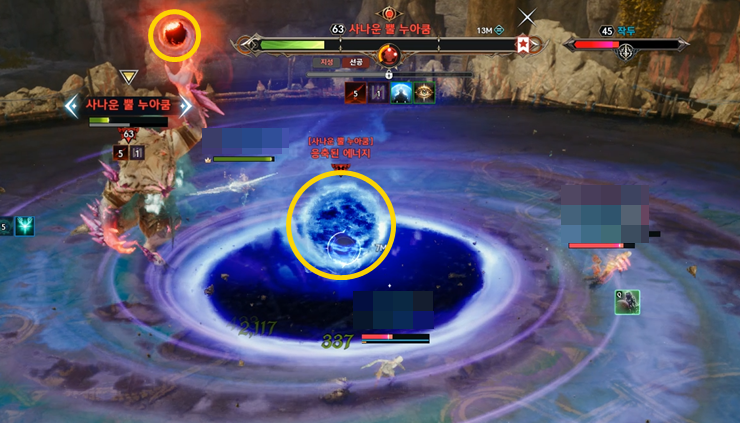Click the green-framed character portrait icon
The width and height of the screenshot is (740, 423).
tap(627, 301)
